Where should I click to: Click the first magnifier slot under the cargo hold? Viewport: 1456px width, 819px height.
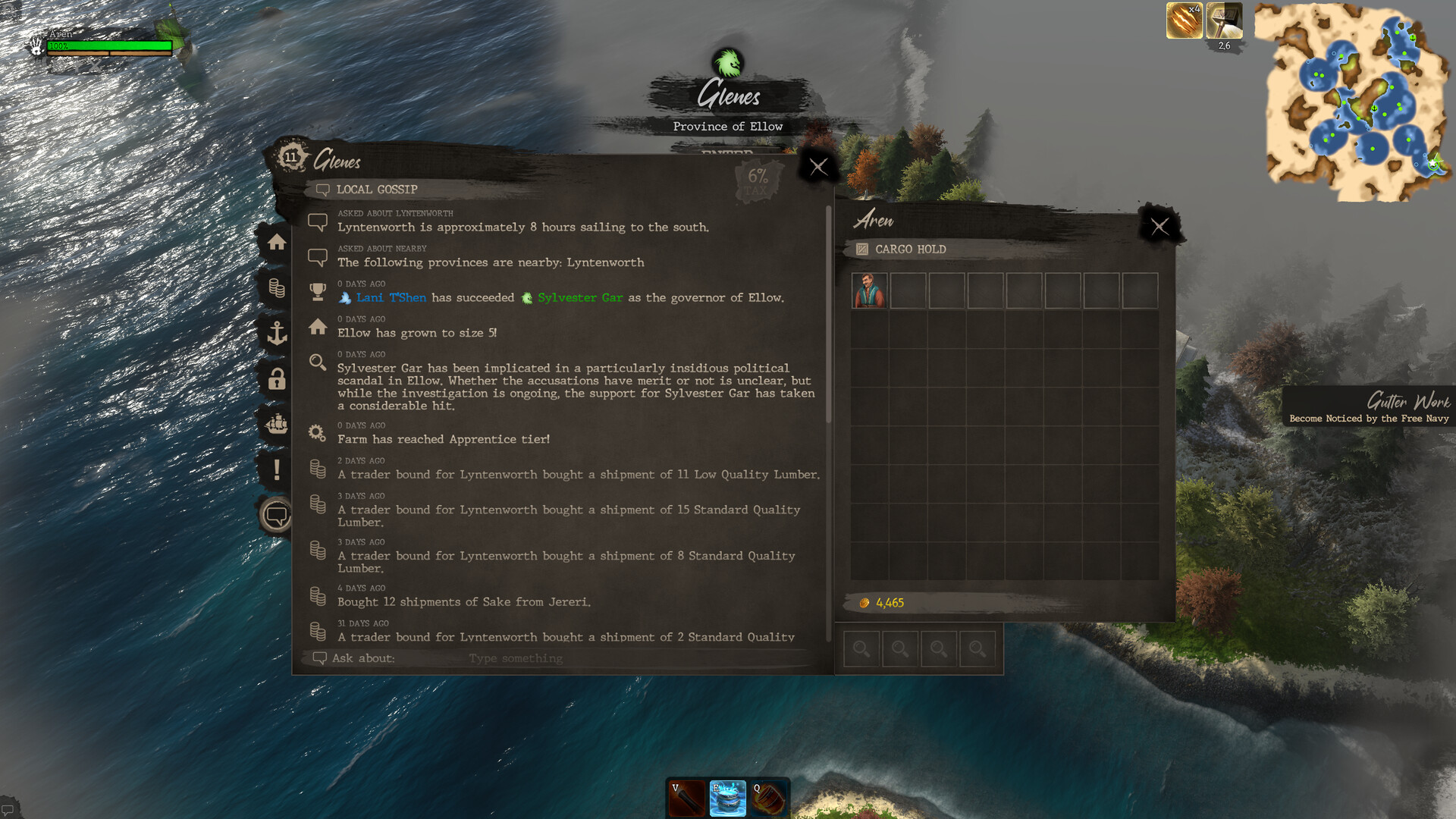(861, 648)
